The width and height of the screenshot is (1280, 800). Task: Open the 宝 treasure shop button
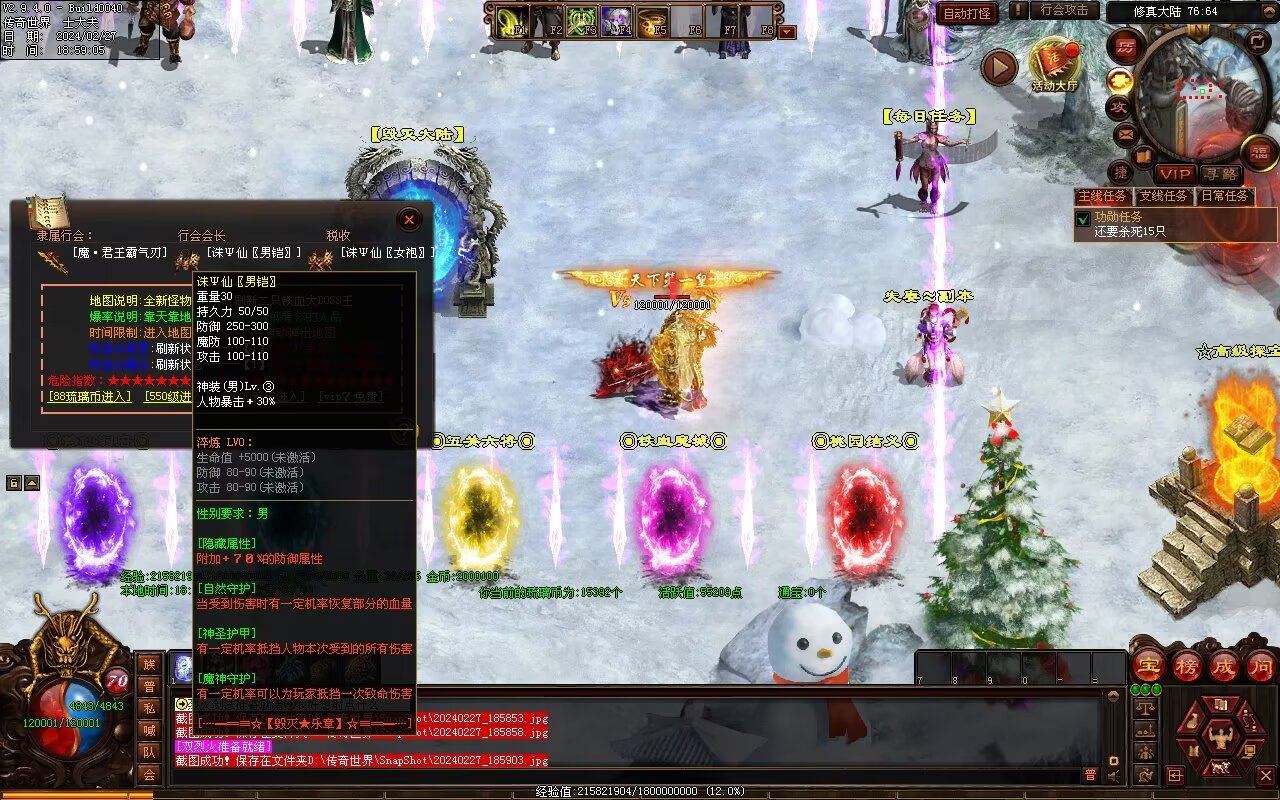pyautogui.click(x=1147, y=665)
